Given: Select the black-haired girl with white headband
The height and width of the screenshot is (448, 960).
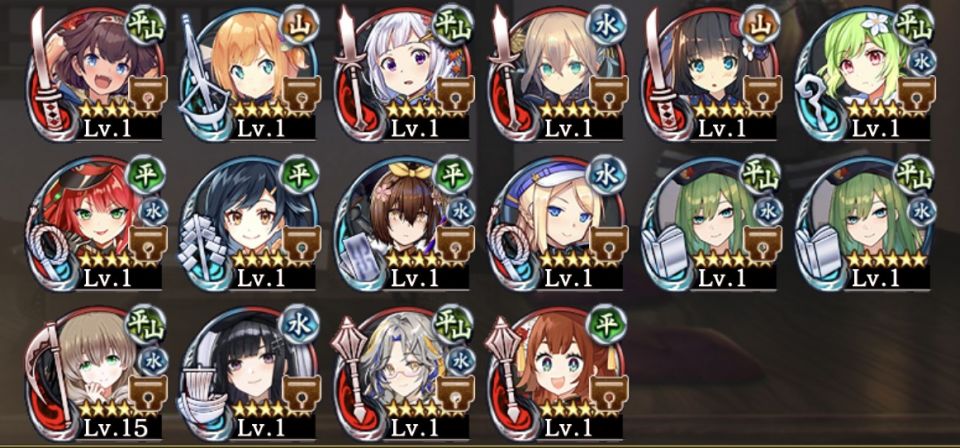Looking at the screenshot, I should click(250, 372).
